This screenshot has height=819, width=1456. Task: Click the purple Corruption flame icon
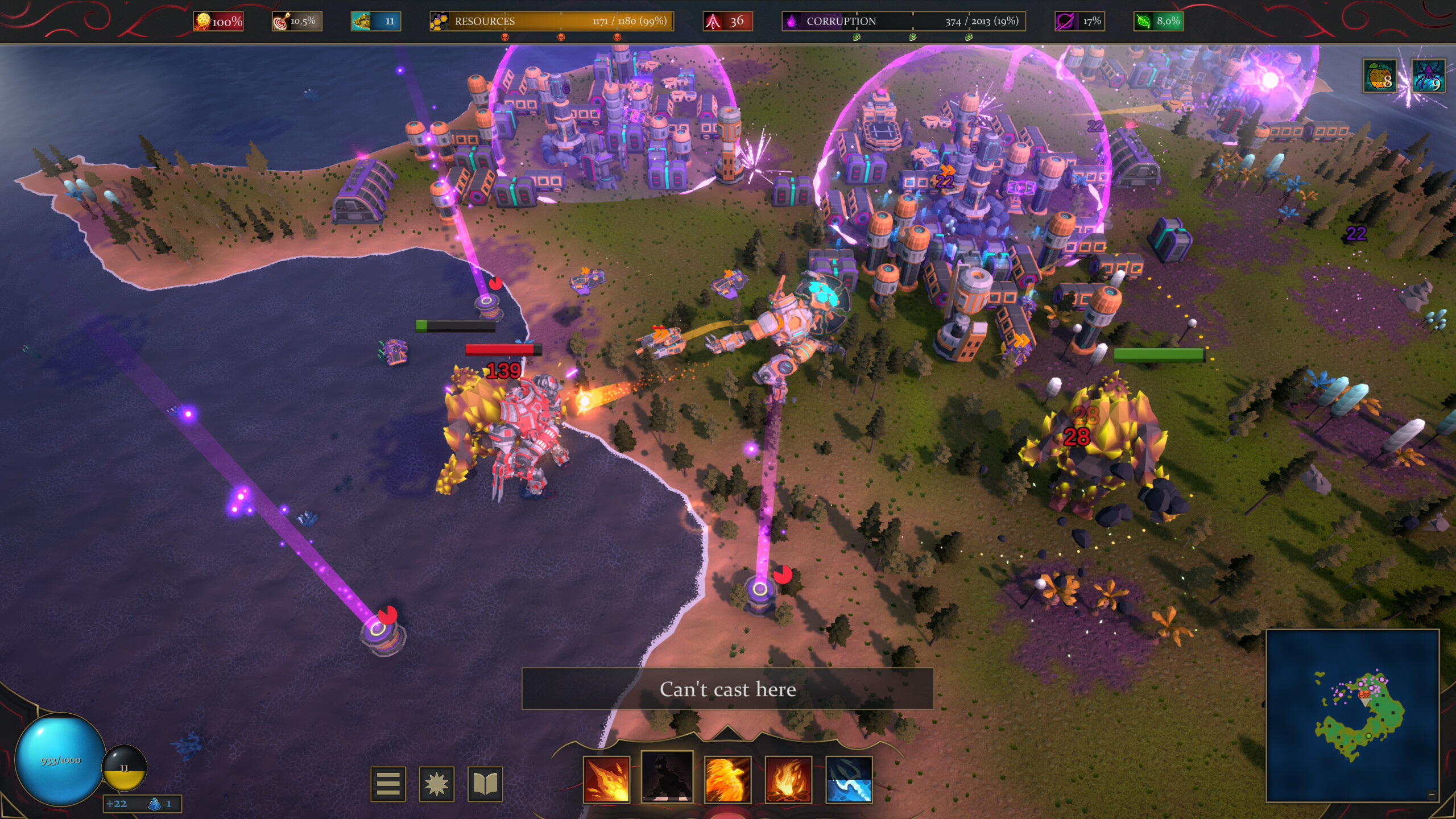(x=792, y=22)
